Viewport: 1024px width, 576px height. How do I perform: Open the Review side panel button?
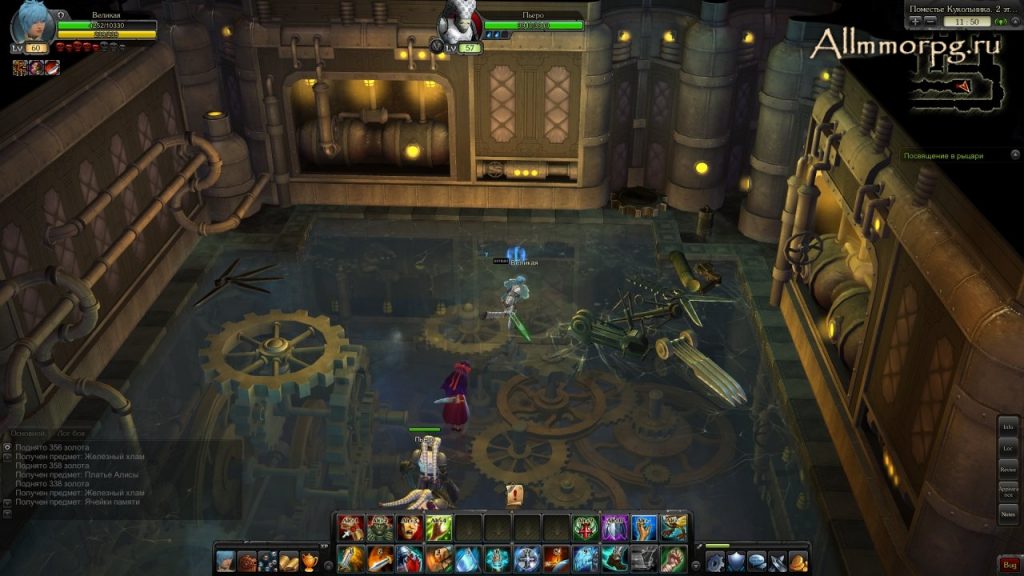pos(1008,469)
